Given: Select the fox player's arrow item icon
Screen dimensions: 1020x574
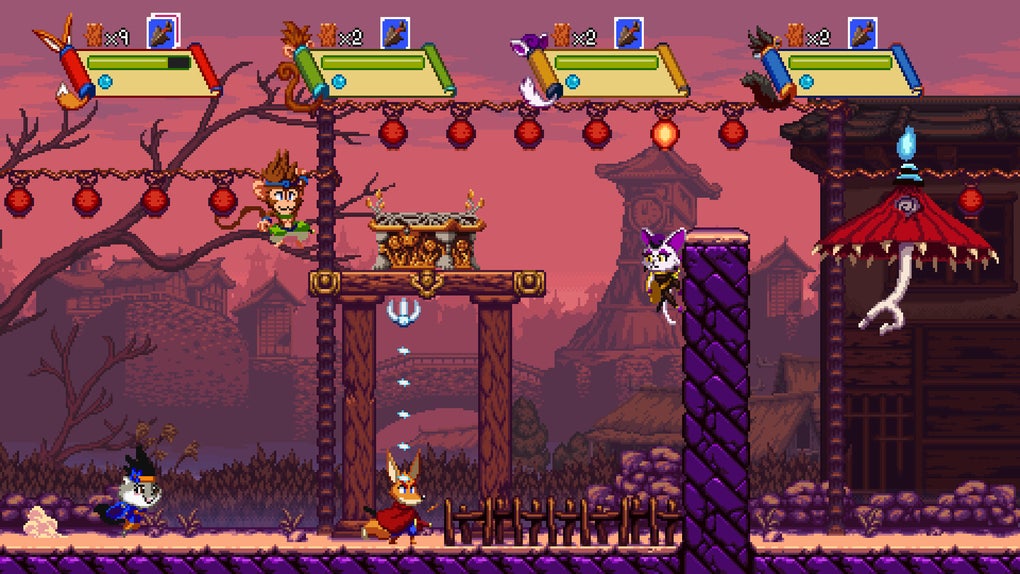Looking at the screenshot, I should (x=163, y=33).
